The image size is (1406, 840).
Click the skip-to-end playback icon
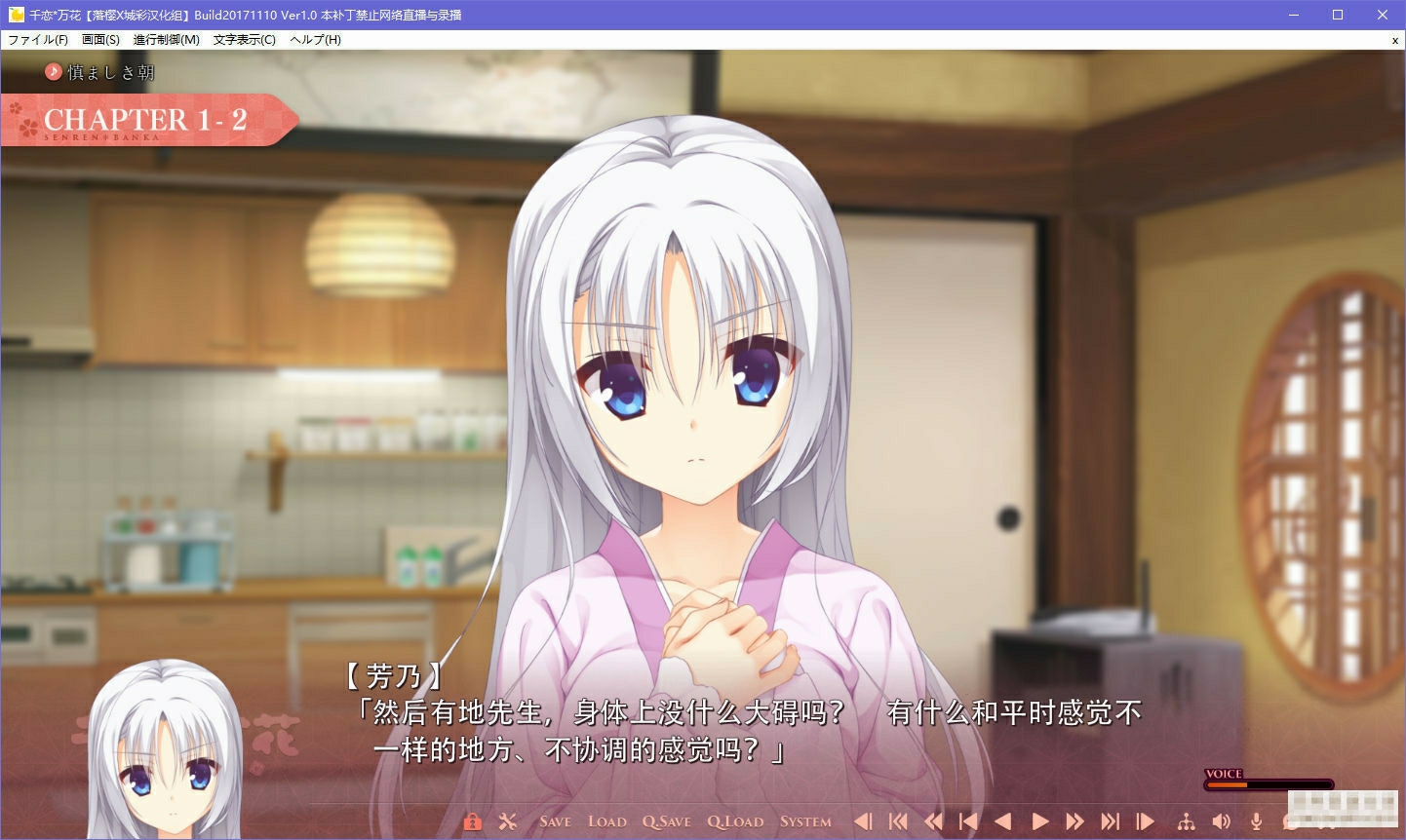point(1111,821)
